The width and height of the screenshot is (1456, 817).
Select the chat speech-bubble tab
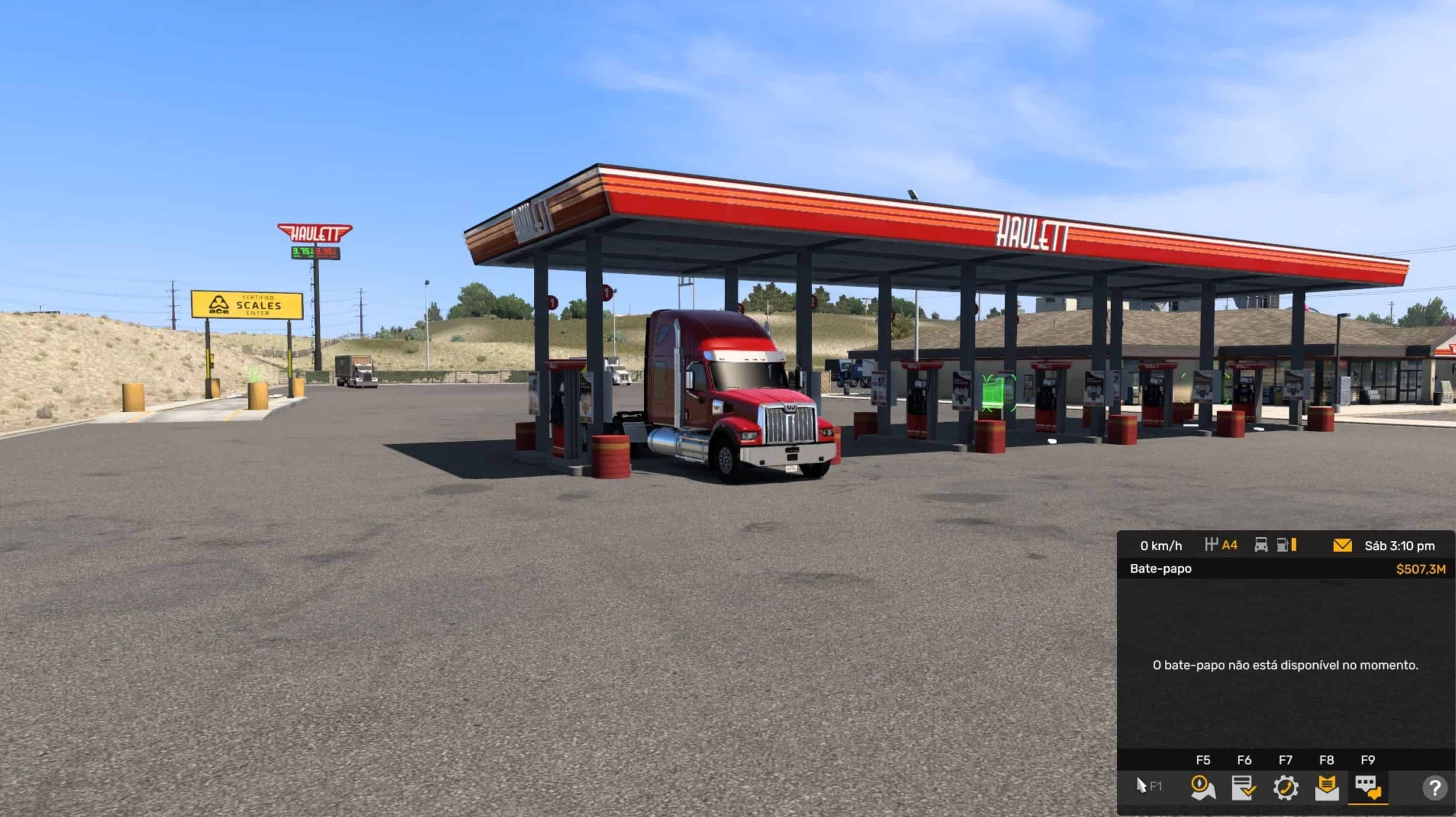(1368, 787)
